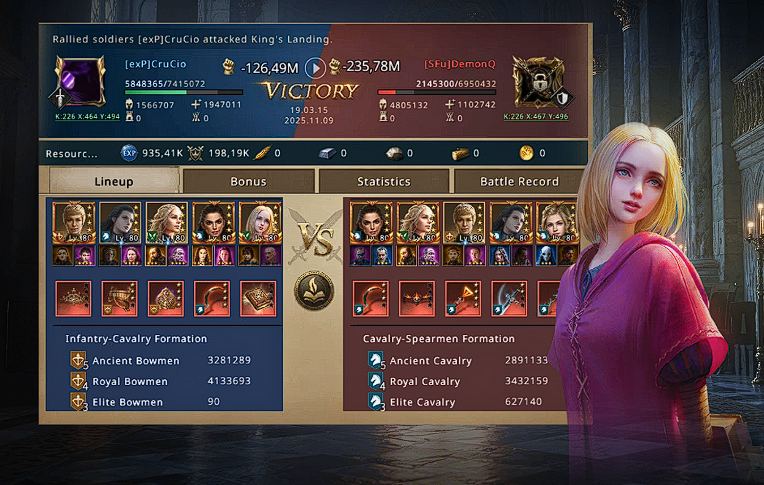
Task: Open defender DemonQ's padlock avatar
Action: tap(538, 82)
